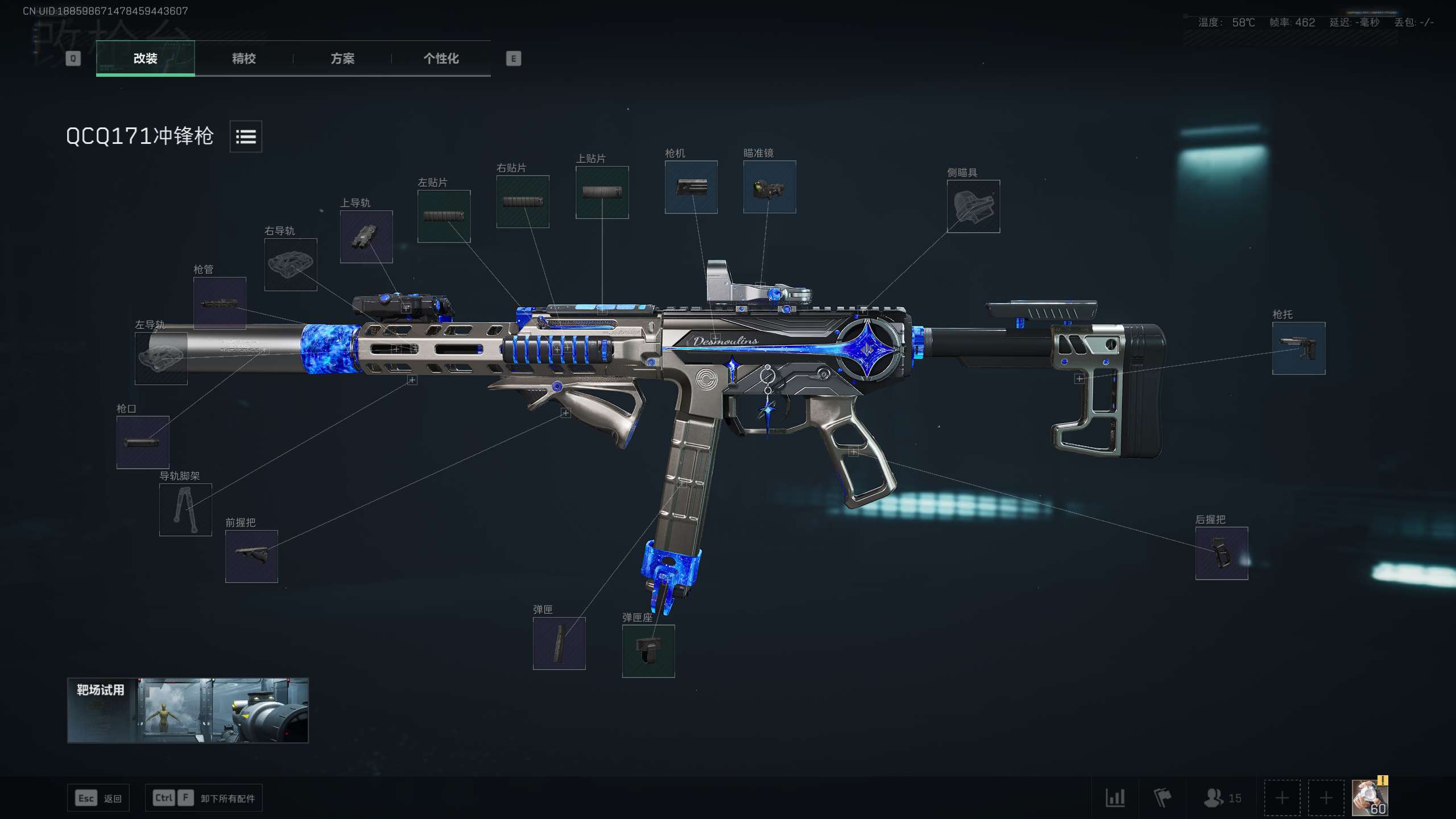Open the list menu beside QCQ171冲锋枪
The width and height of the screenshot is (1456, 819).
point(246,136)
